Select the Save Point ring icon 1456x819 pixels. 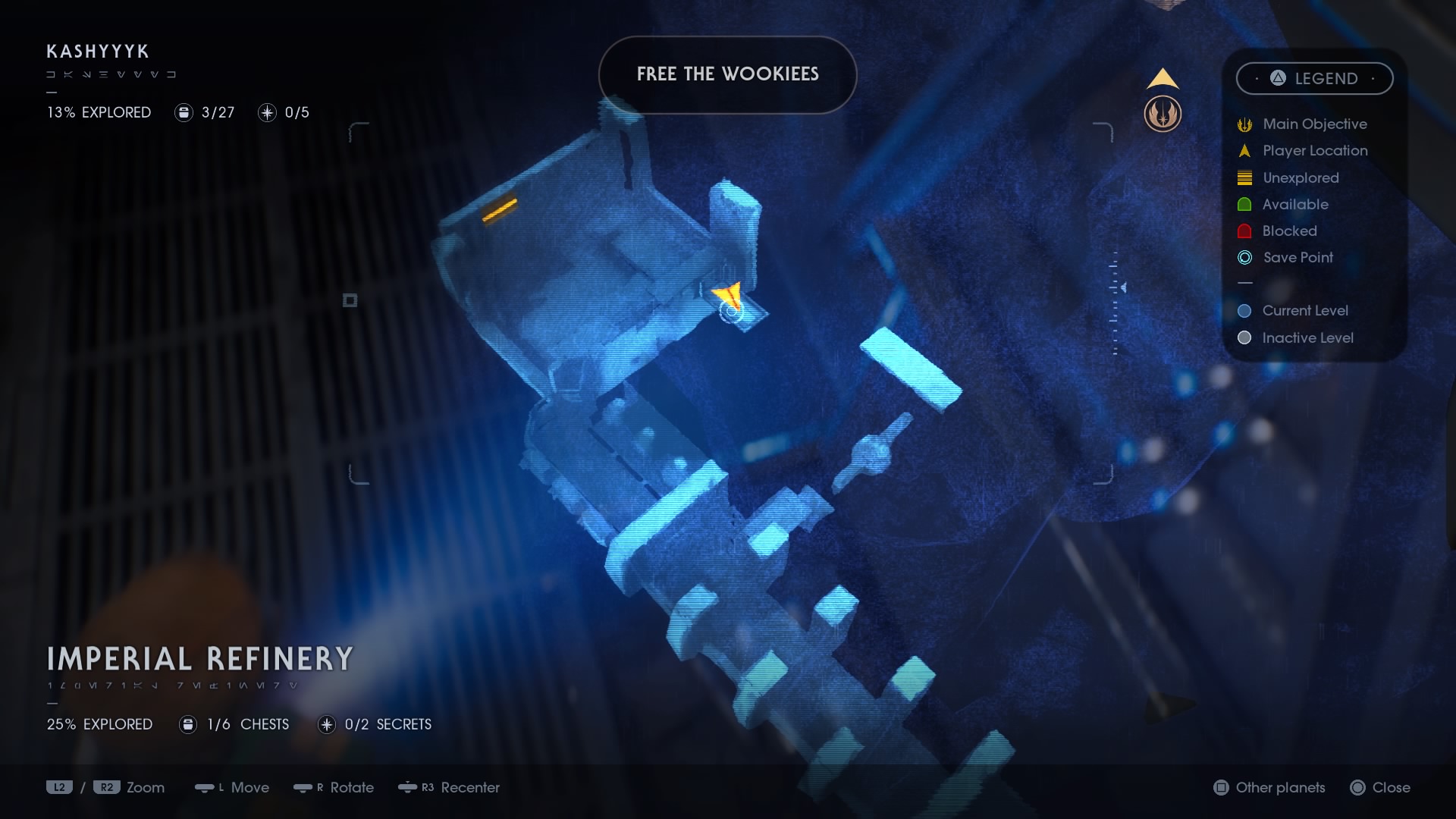1244,258
